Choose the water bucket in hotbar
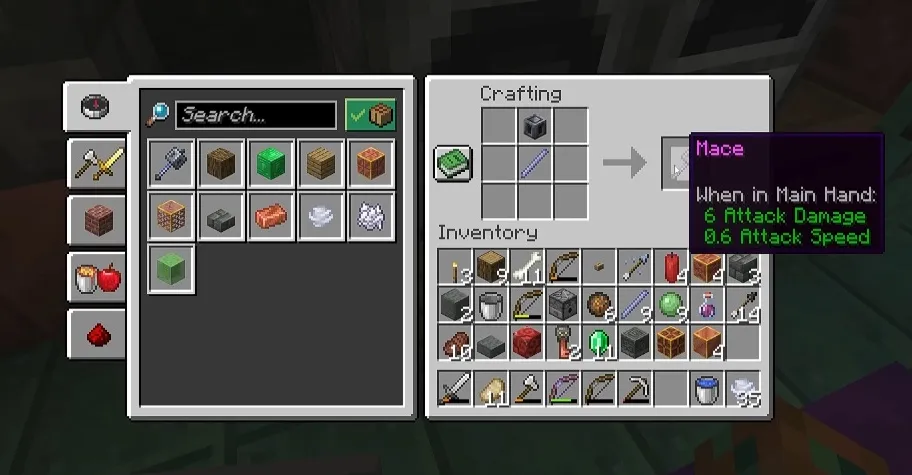 pyautogui.click(x=708, y=388)
